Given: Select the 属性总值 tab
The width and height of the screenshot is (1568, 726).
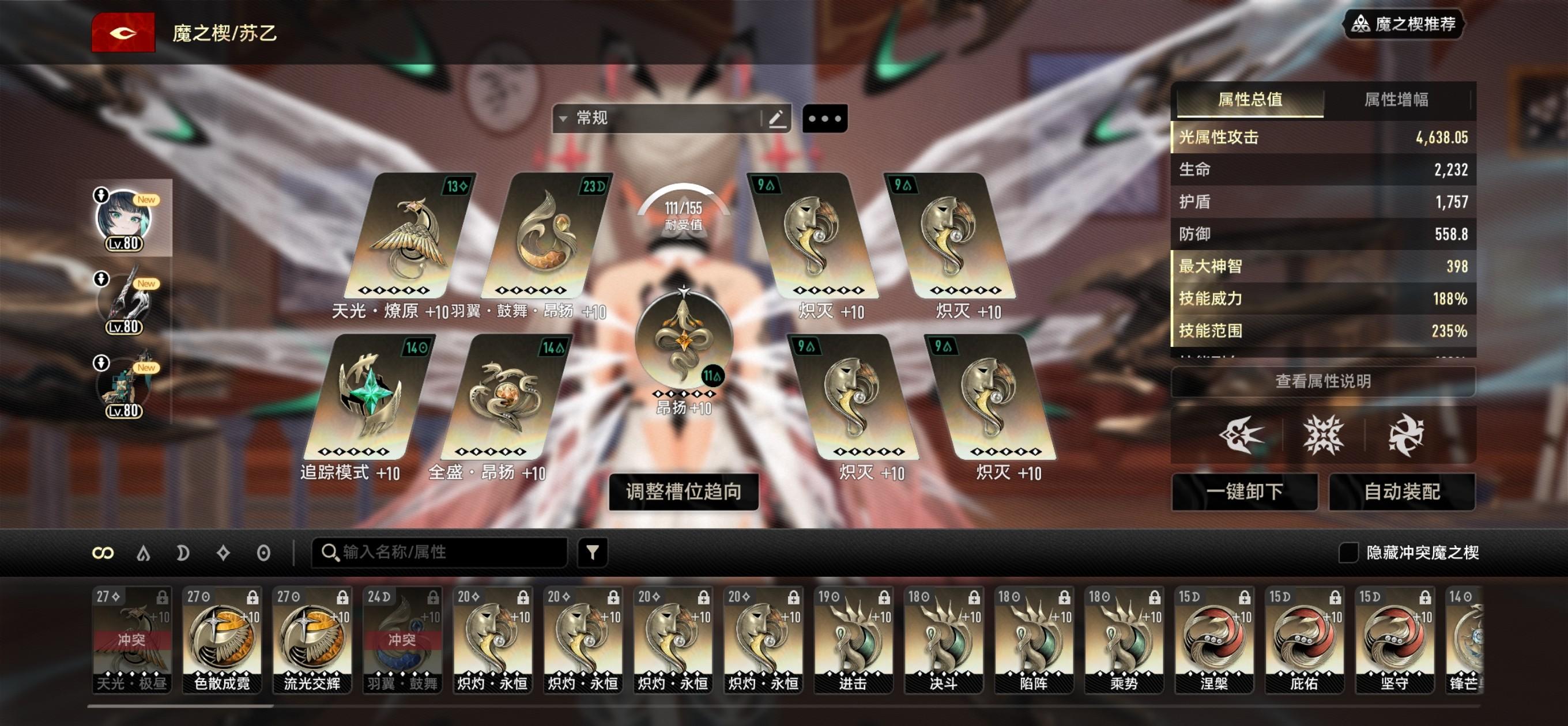Looking at the screenshot, I should (1250, 100).
